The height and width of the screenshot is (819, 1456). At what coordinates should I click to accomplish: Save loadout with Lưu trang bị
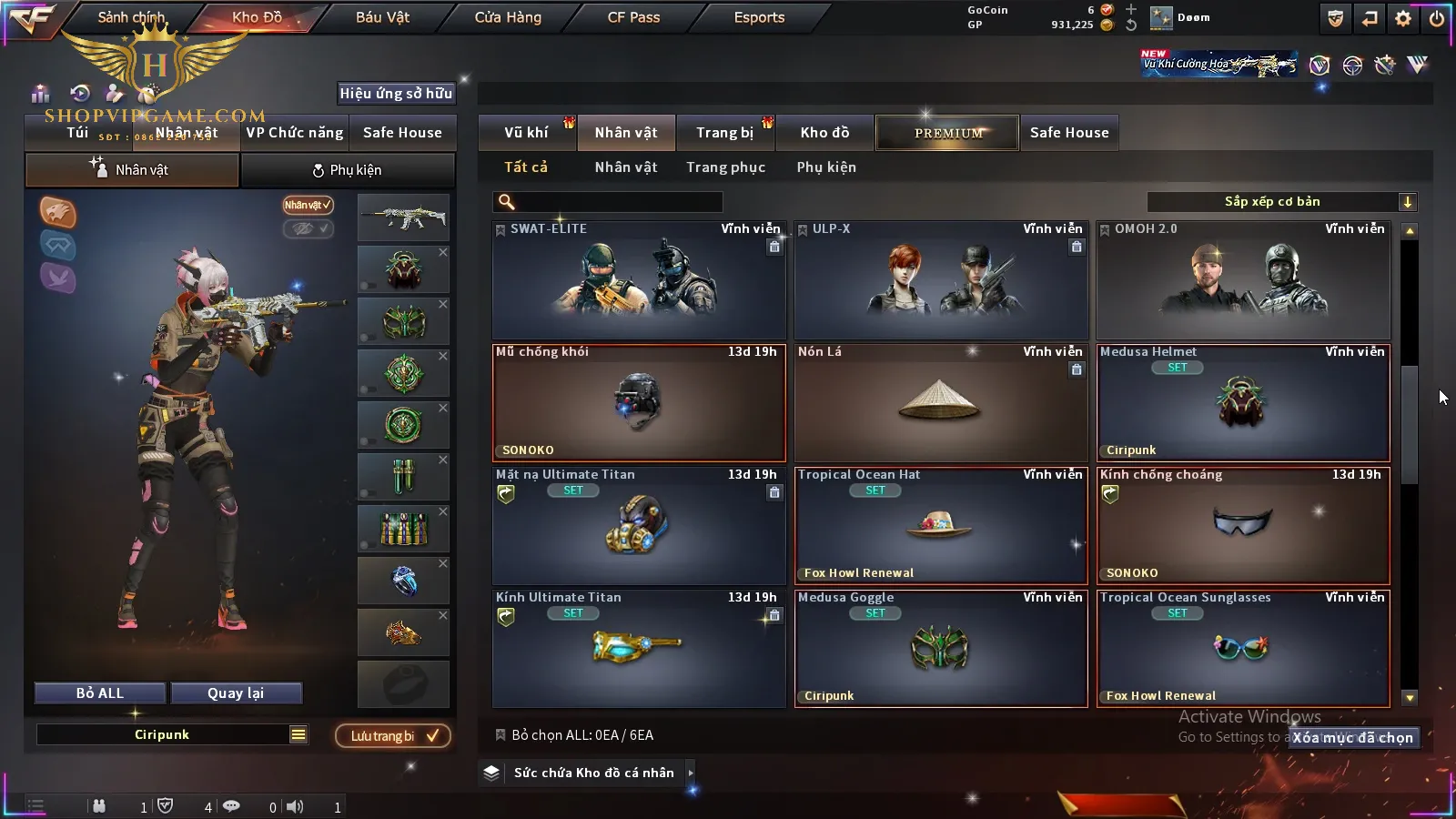point(393,736)
